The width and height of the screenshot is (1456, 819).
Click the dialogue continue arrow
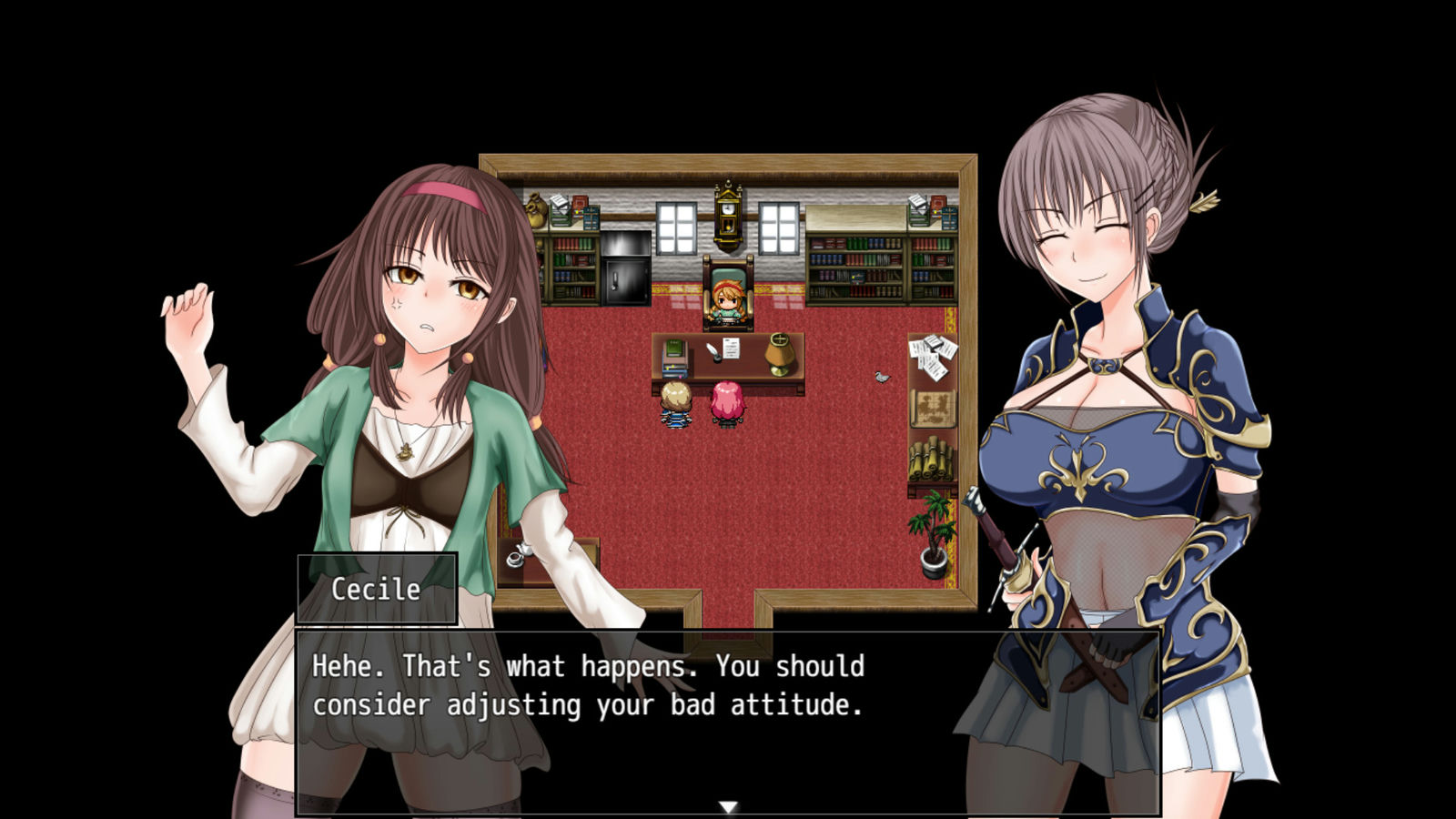(728, 807)
